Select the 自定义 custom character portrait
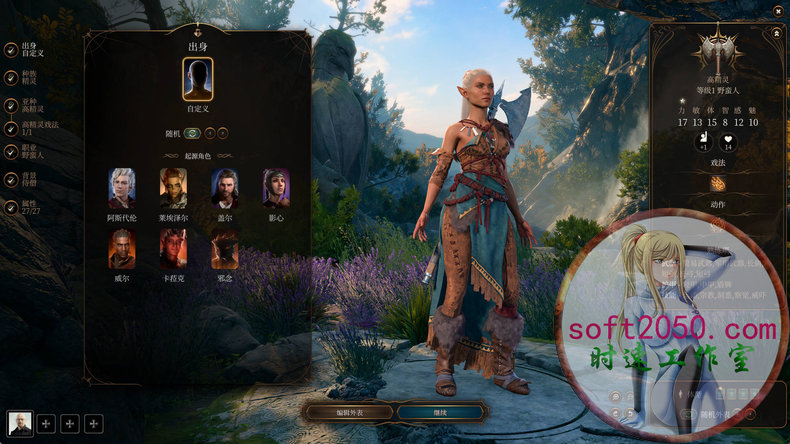The width and height of the screenshot is (790, 444). [x=198, y=79]
